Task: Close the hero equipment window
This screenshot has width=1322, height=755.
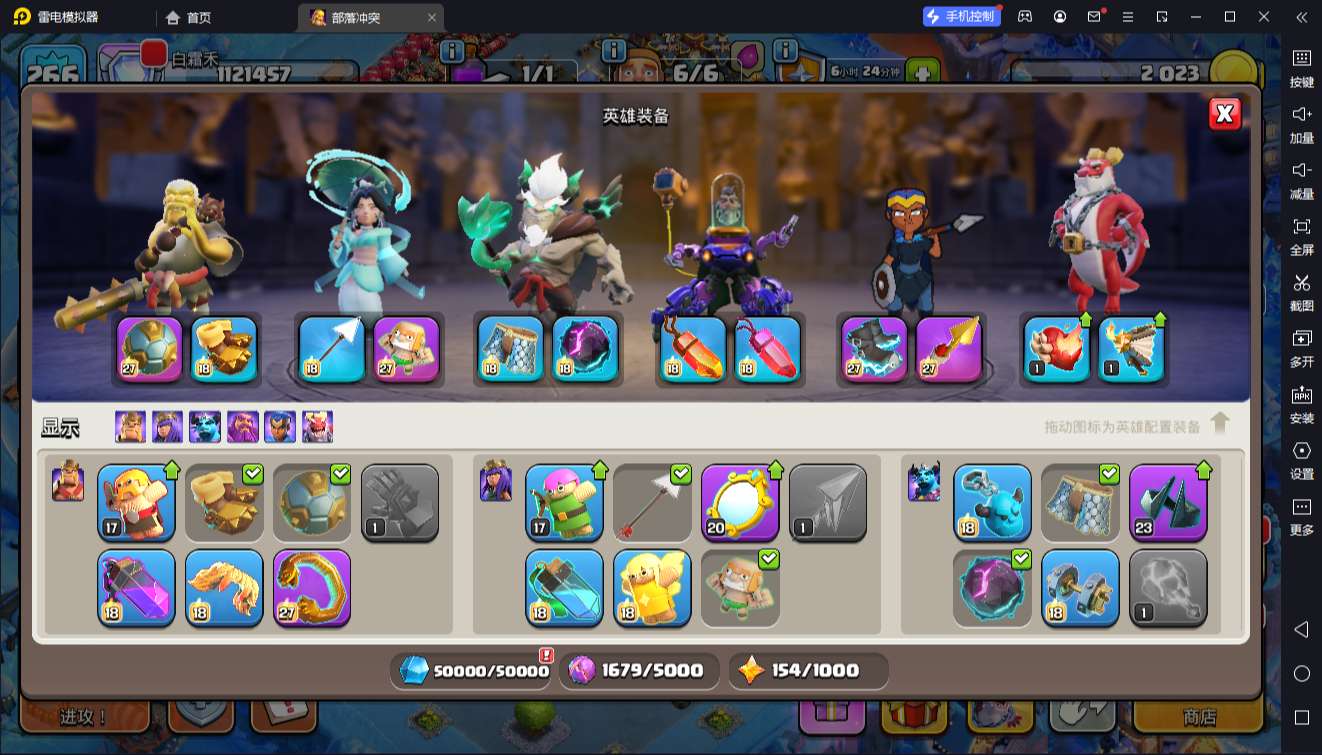Action: pyautogui.click(x=1224, y=114)
